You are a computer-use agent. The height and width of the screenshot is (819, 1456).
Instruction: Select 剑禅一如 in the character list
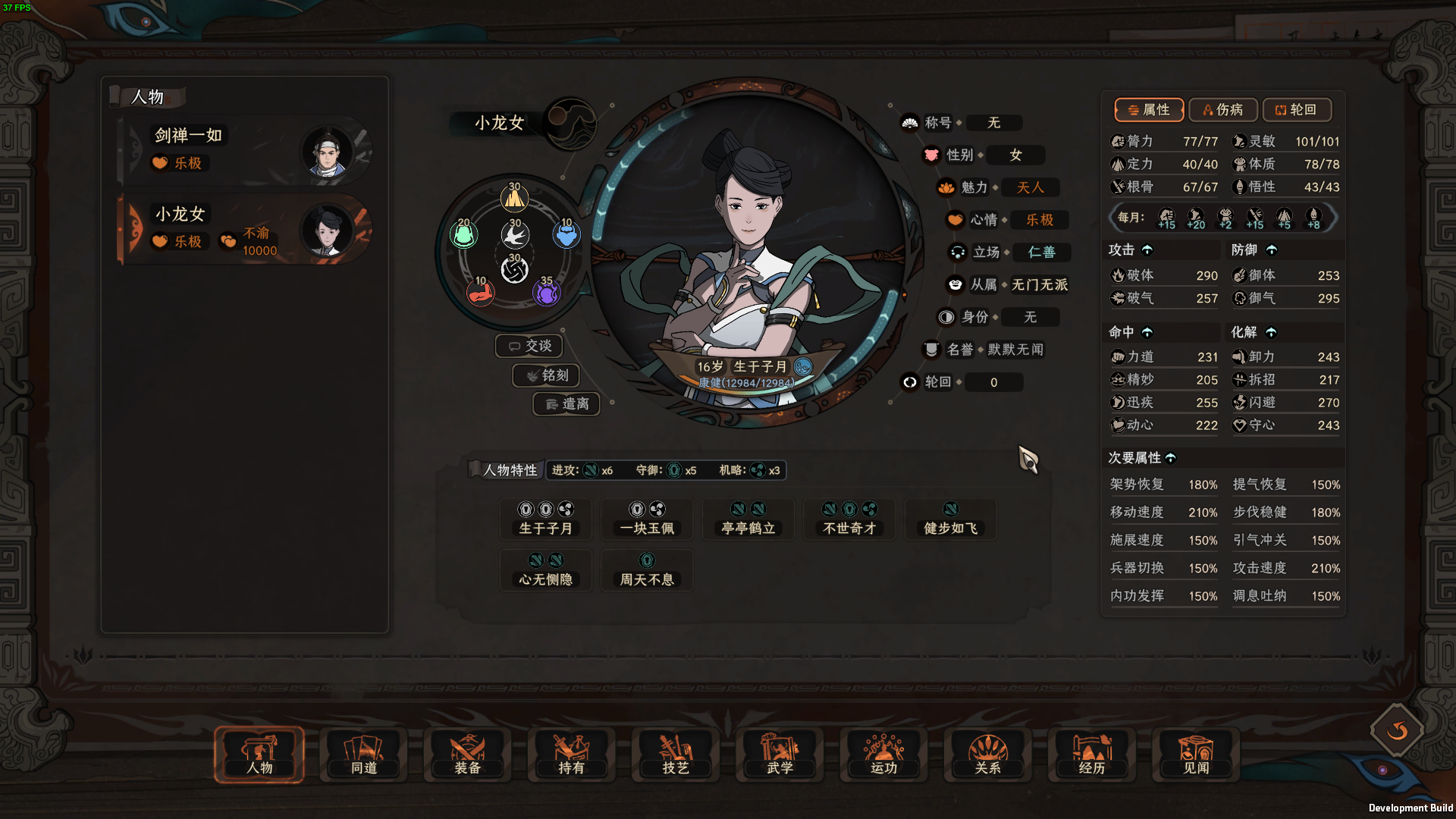(243, 149)
